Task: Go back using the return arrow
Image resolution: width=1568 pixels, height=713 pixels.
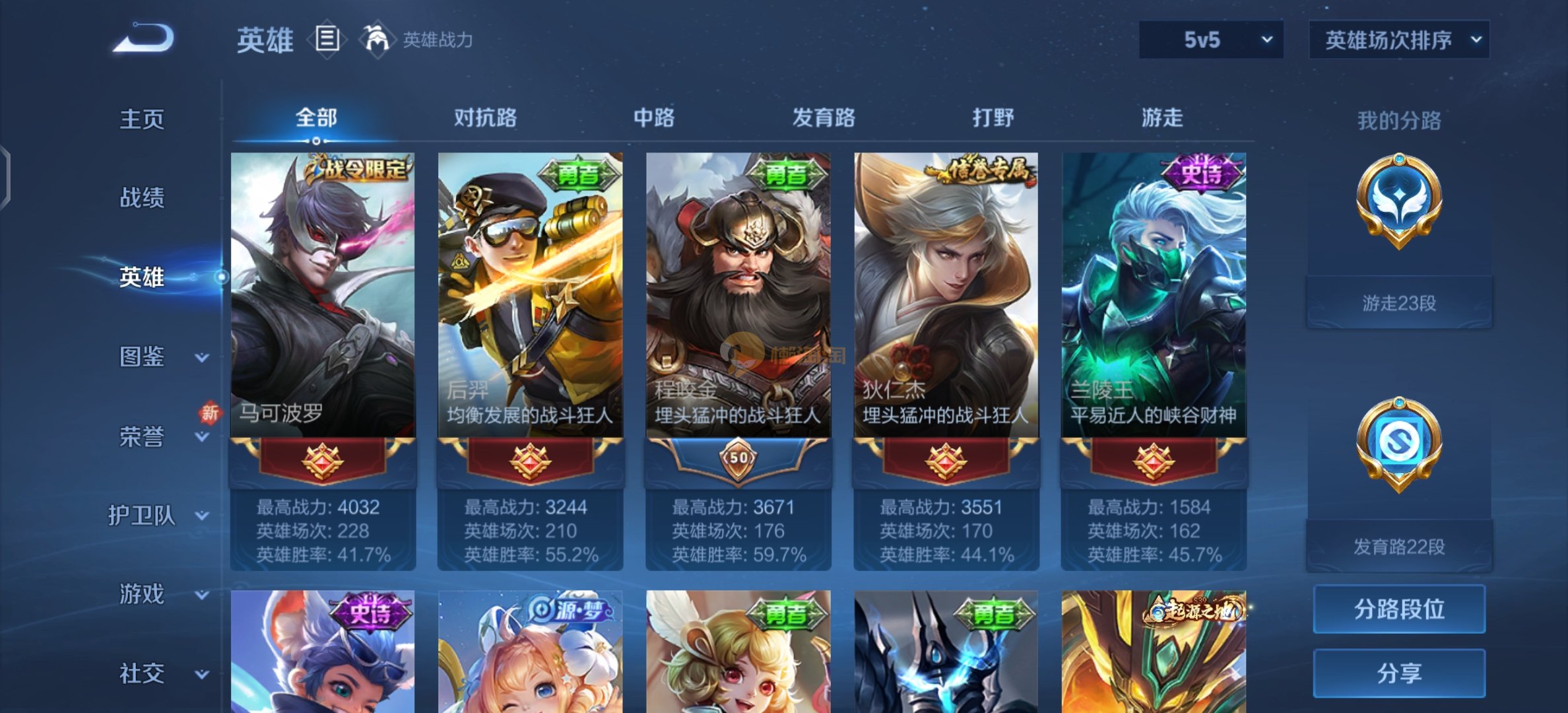Action: pyautogui.click(x=144, y=38)
